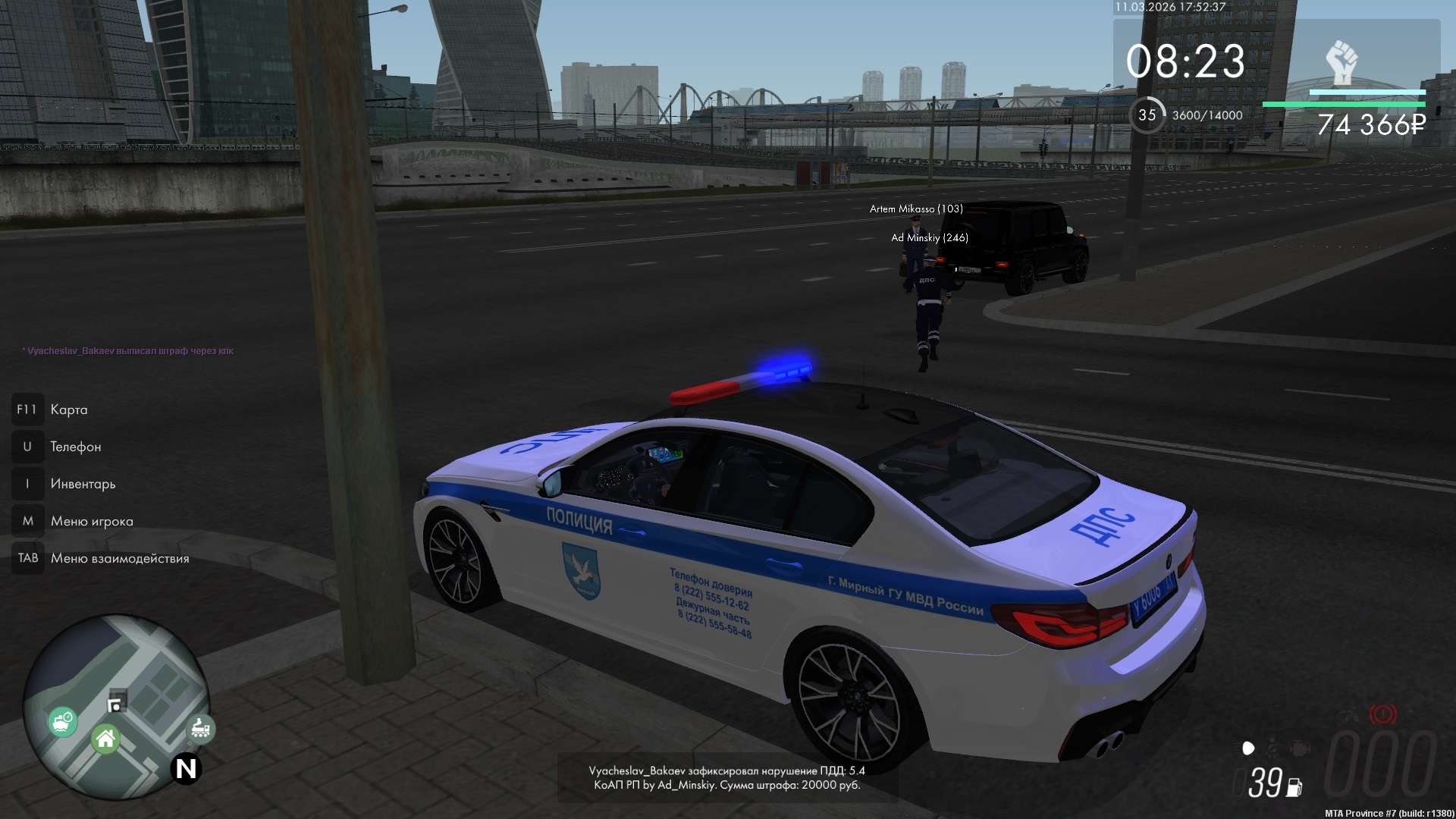Select the green house marker on minimap

click(105, 739)
